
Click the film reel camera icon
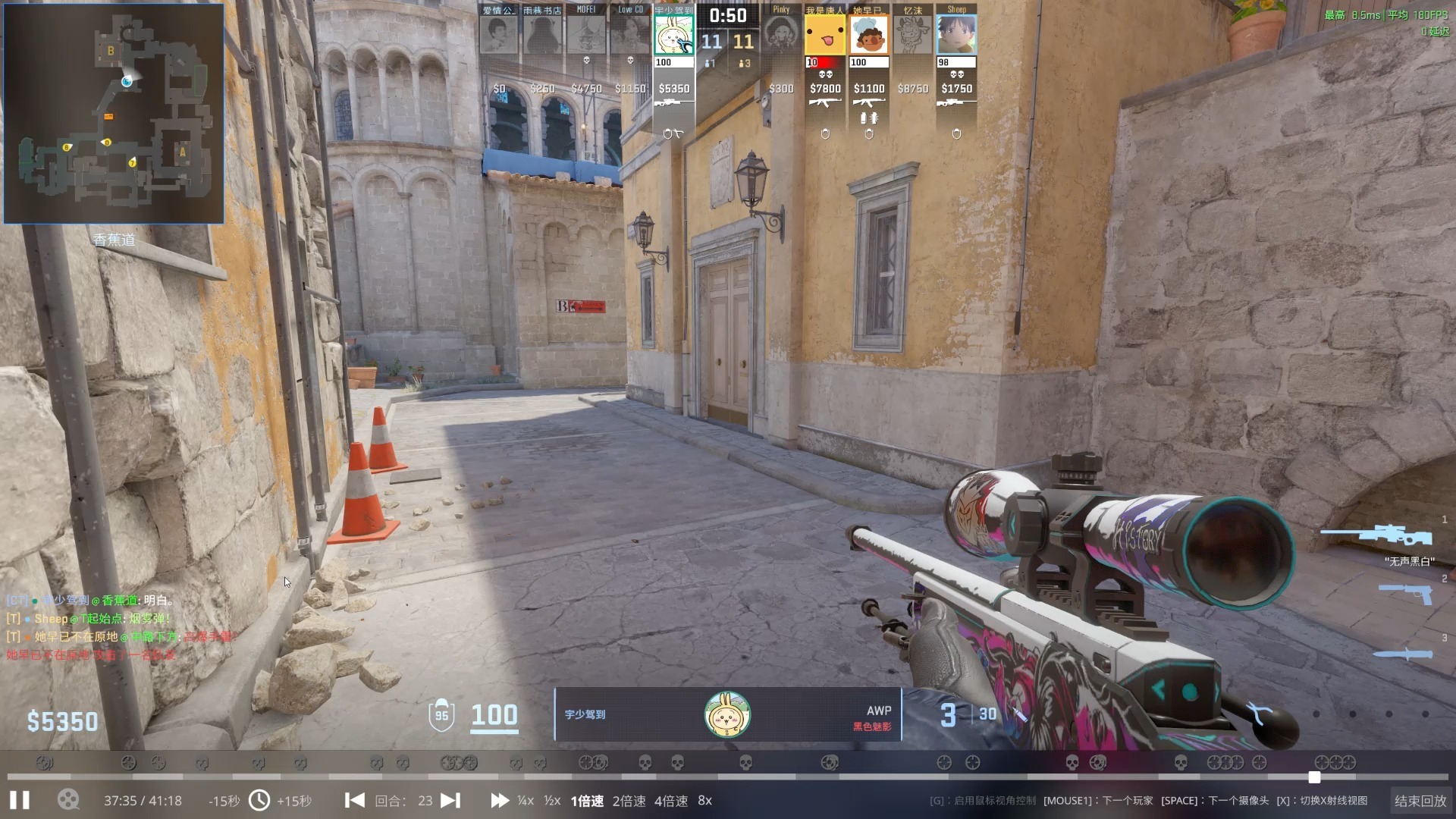[x=68, y=801]
